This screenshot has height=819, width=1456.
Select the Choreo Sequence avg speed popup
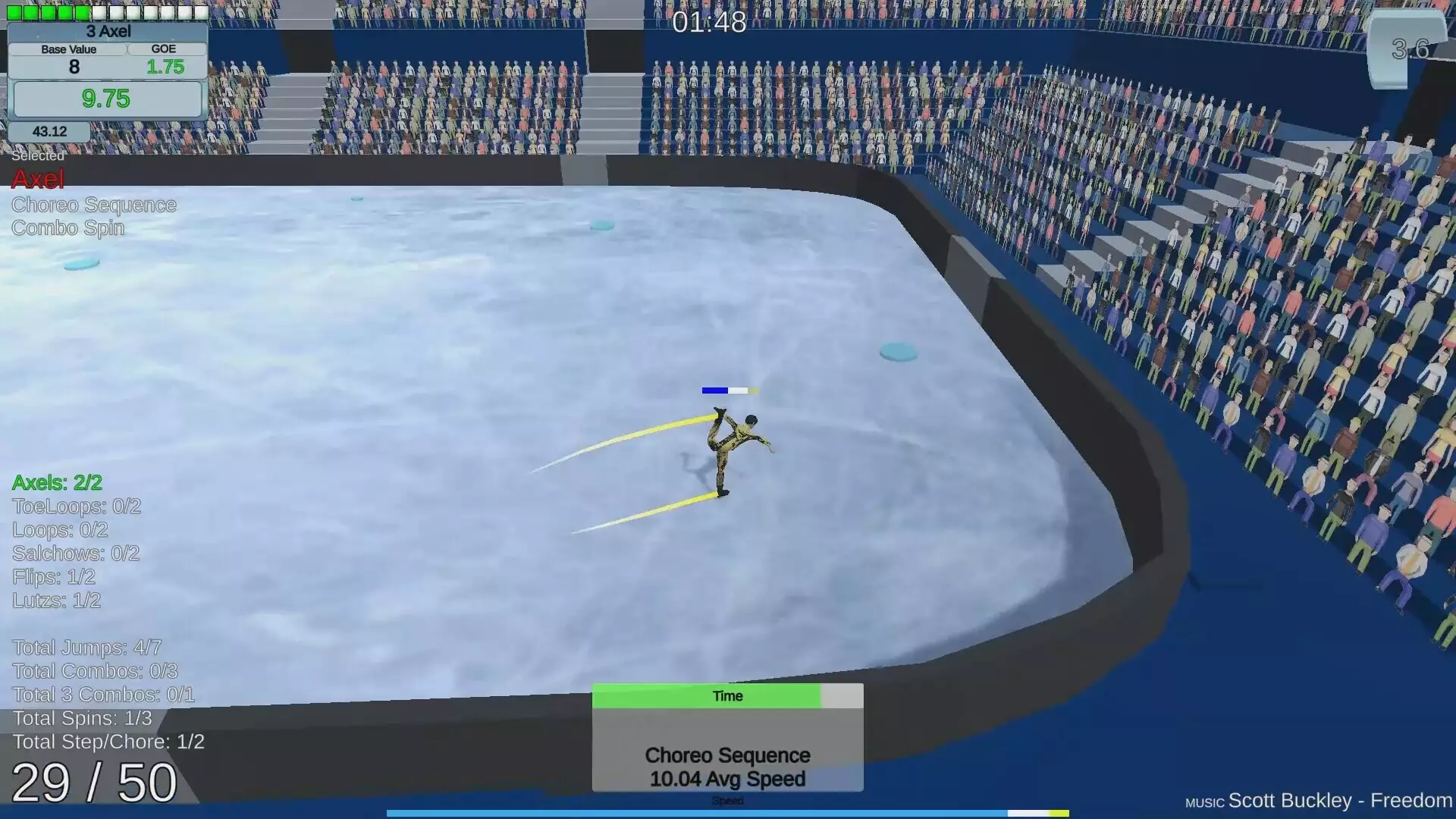(x=726, y=766)
